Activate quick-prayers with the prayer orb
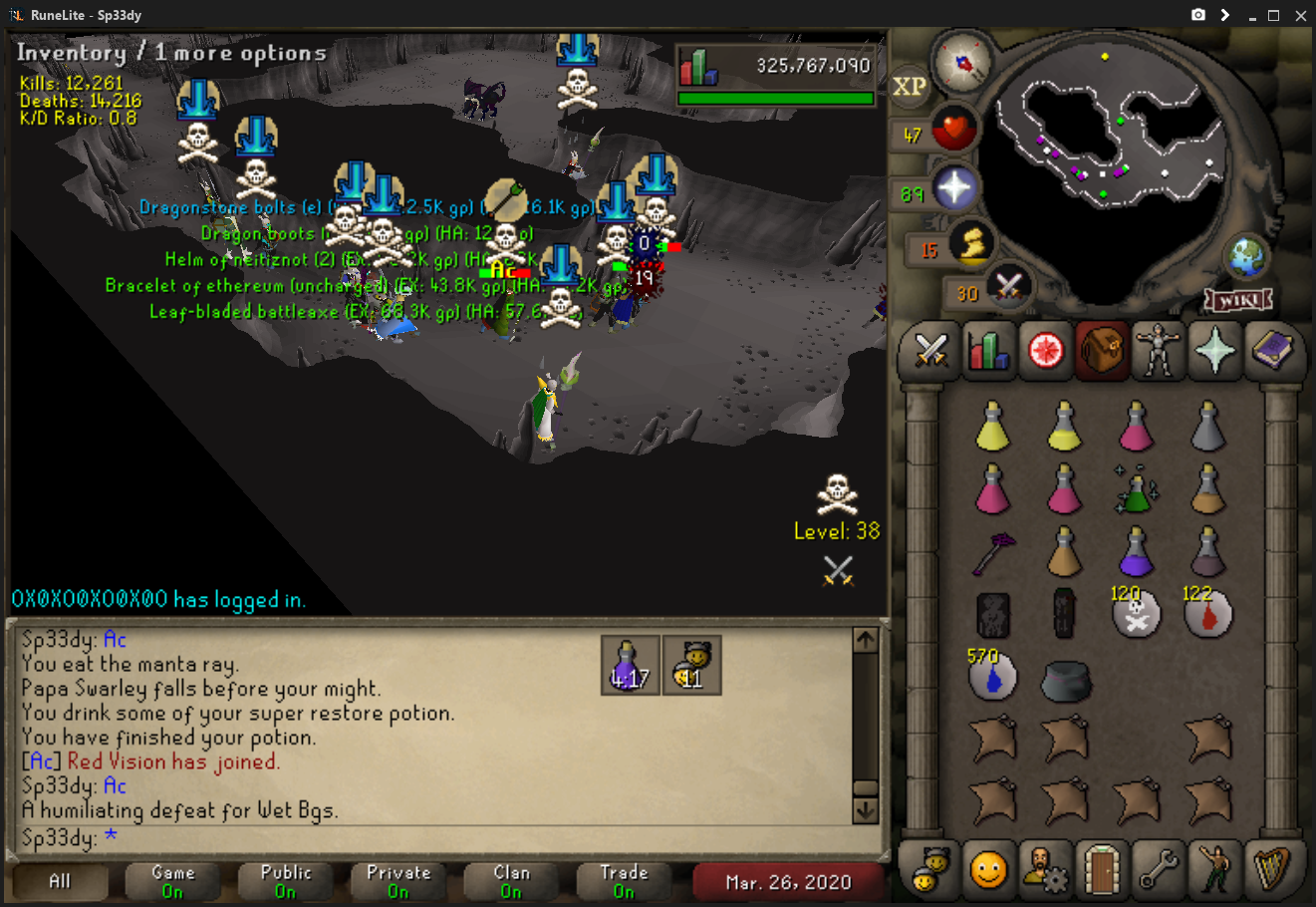This screenshot has height=907, width=1316. 953,188
